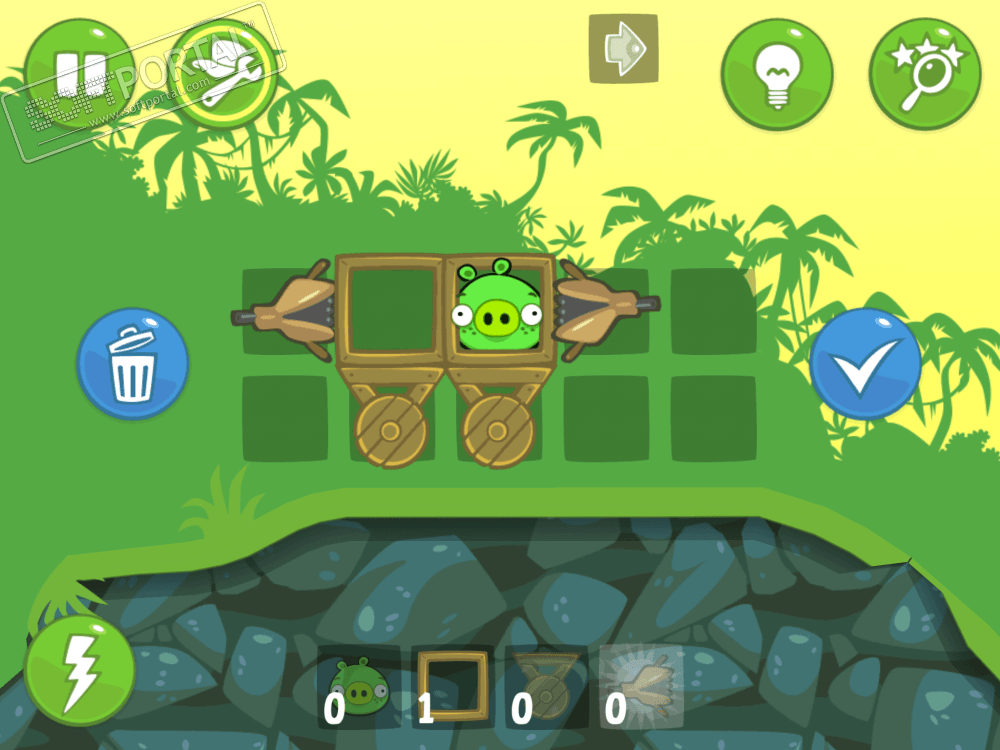1000x750 pixels.
Task: Pause the game
Action: (x=78, y=72)
